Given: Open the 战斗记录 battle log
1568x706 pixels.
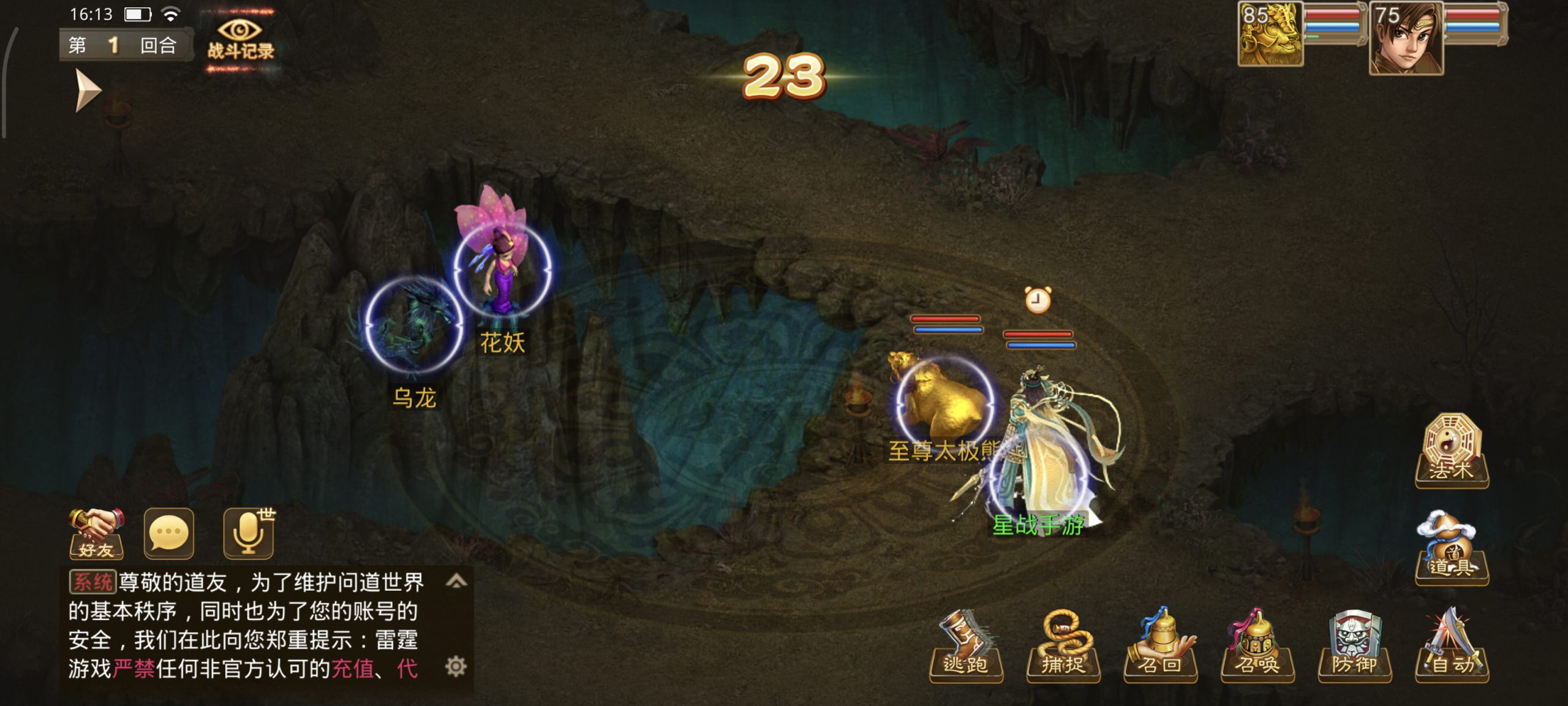Looking at the screenshot, I should pos(240,40).
